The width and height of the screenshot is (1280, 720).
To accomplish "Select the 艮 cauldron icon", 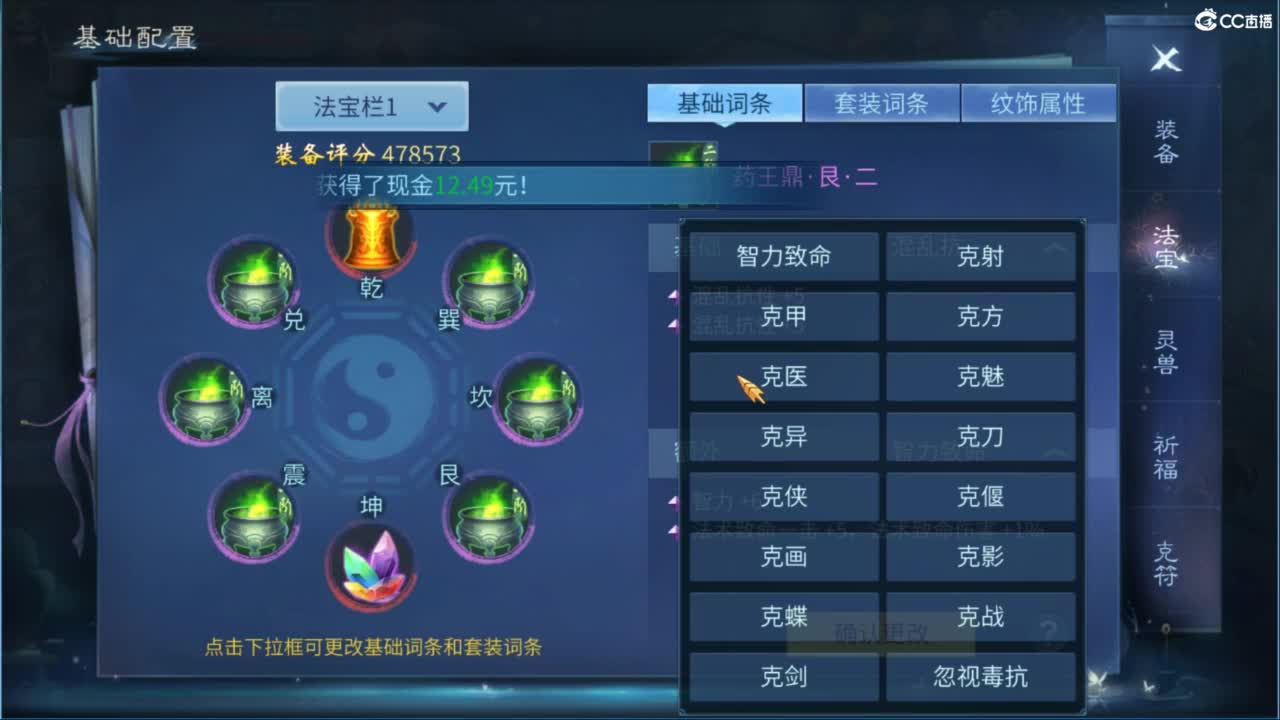I will 488,517.
